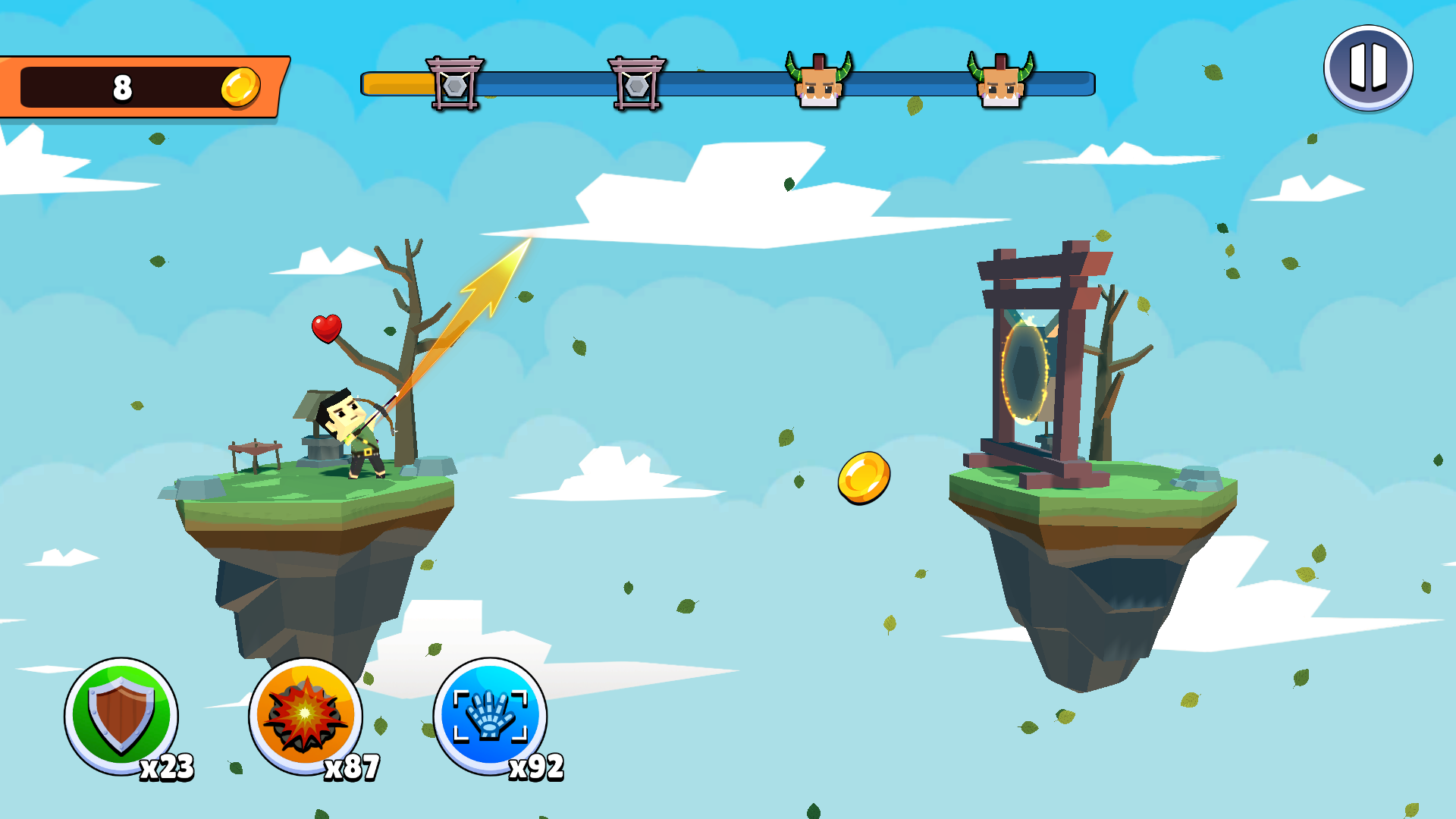The width and height of the screenshot is (1456, 819).
Task: Pause the game
Action: tap(1367, 67)
